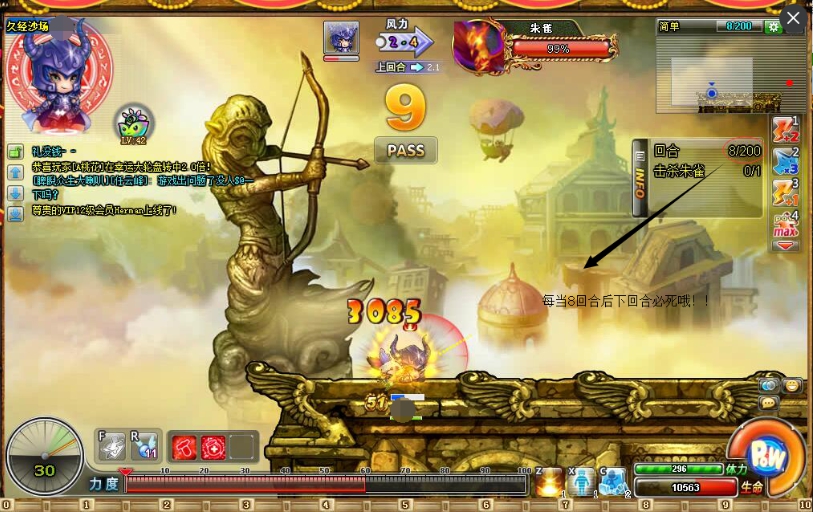Image resolution: width=813 pixels, height=512 pixels.
Task: Close the game window with the X
Action: (793, 18)
